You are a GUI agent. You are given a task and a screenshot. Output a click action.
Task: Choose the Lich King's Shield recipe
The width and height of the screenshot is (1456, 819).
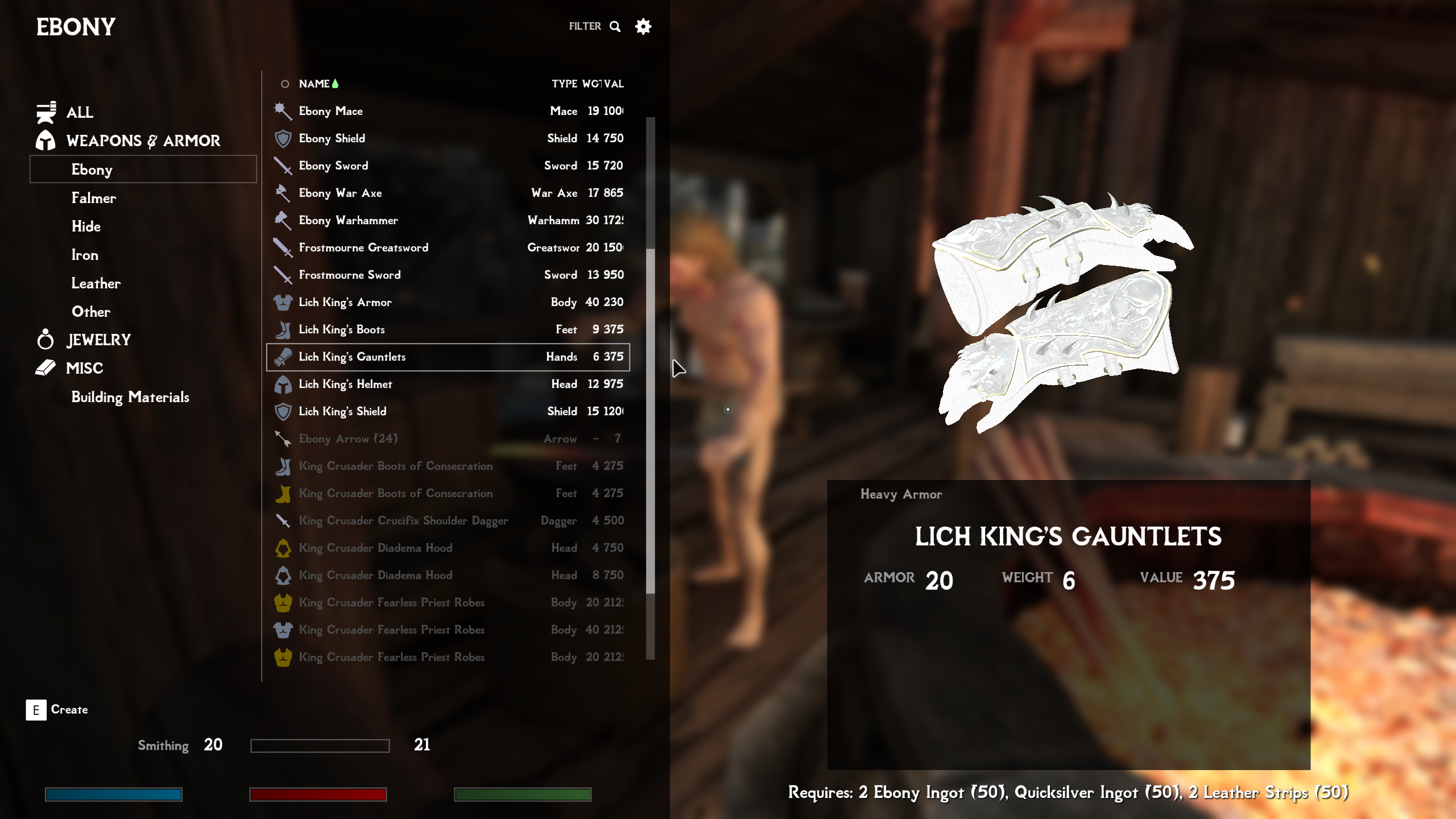[x=342, y=411]
